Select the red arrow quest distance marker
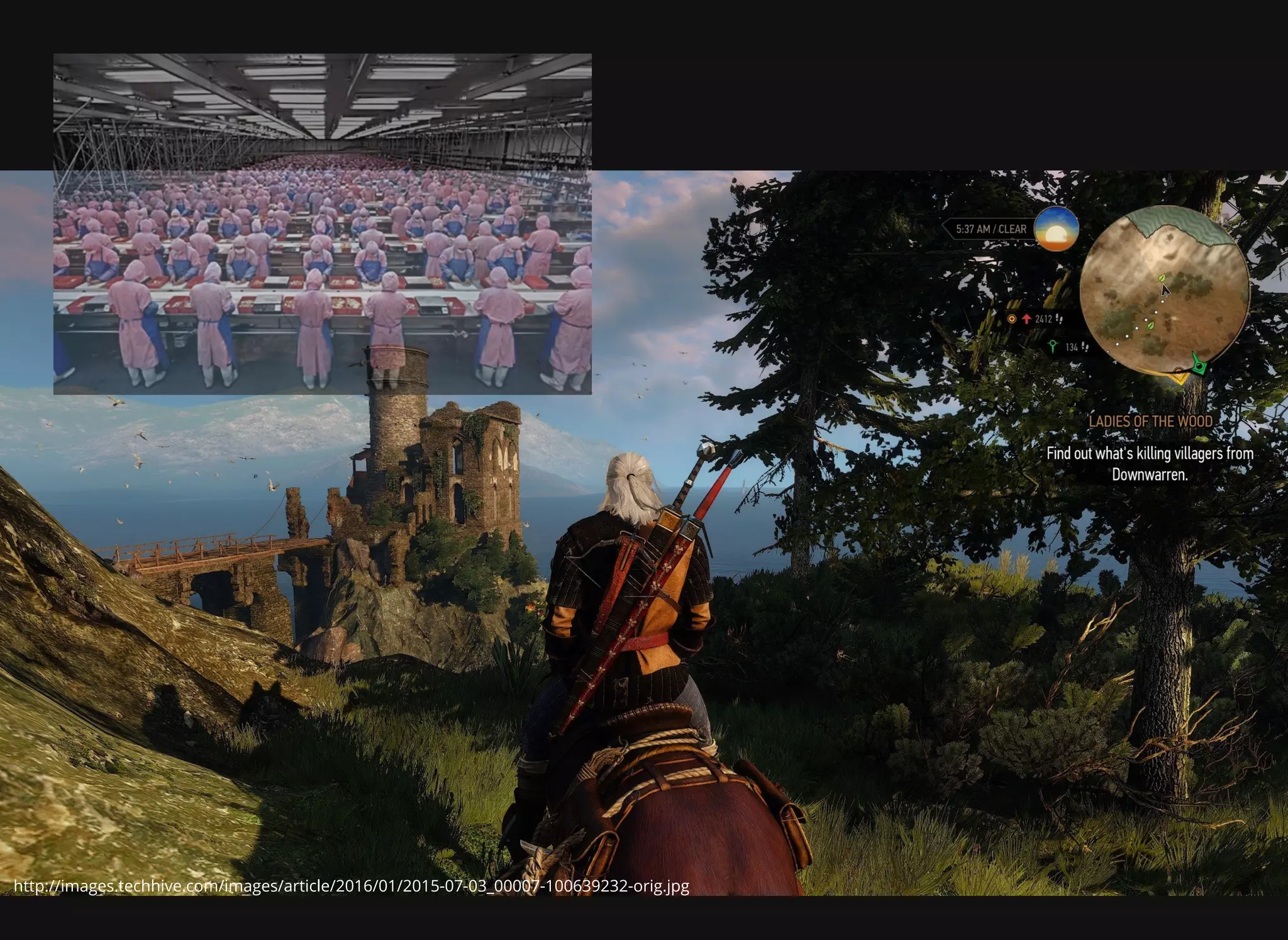Viewport: 1288px width, 940px height. [x=1026, y=319]
